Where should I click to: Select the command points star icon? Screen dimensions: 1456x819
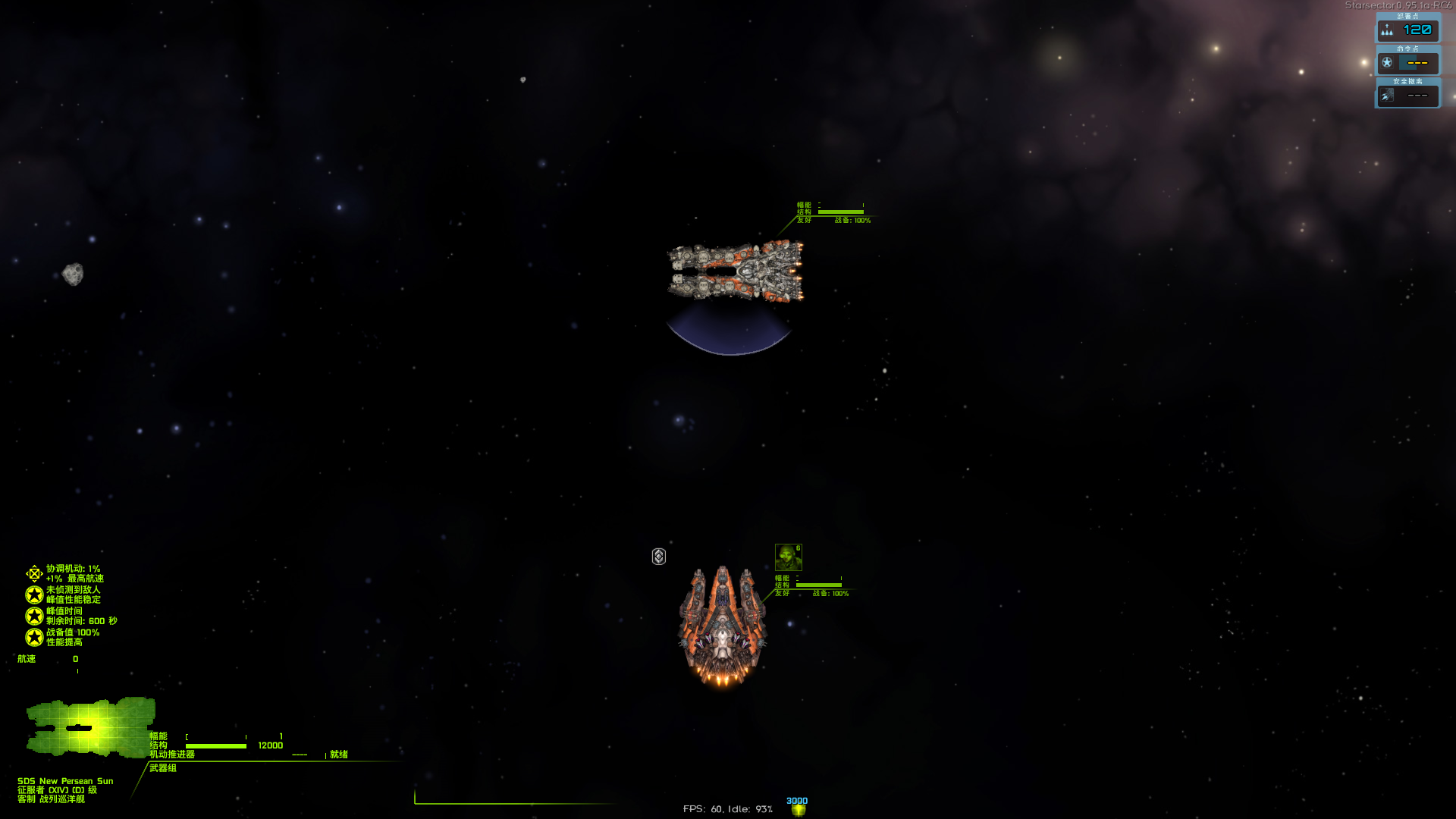1389,64
